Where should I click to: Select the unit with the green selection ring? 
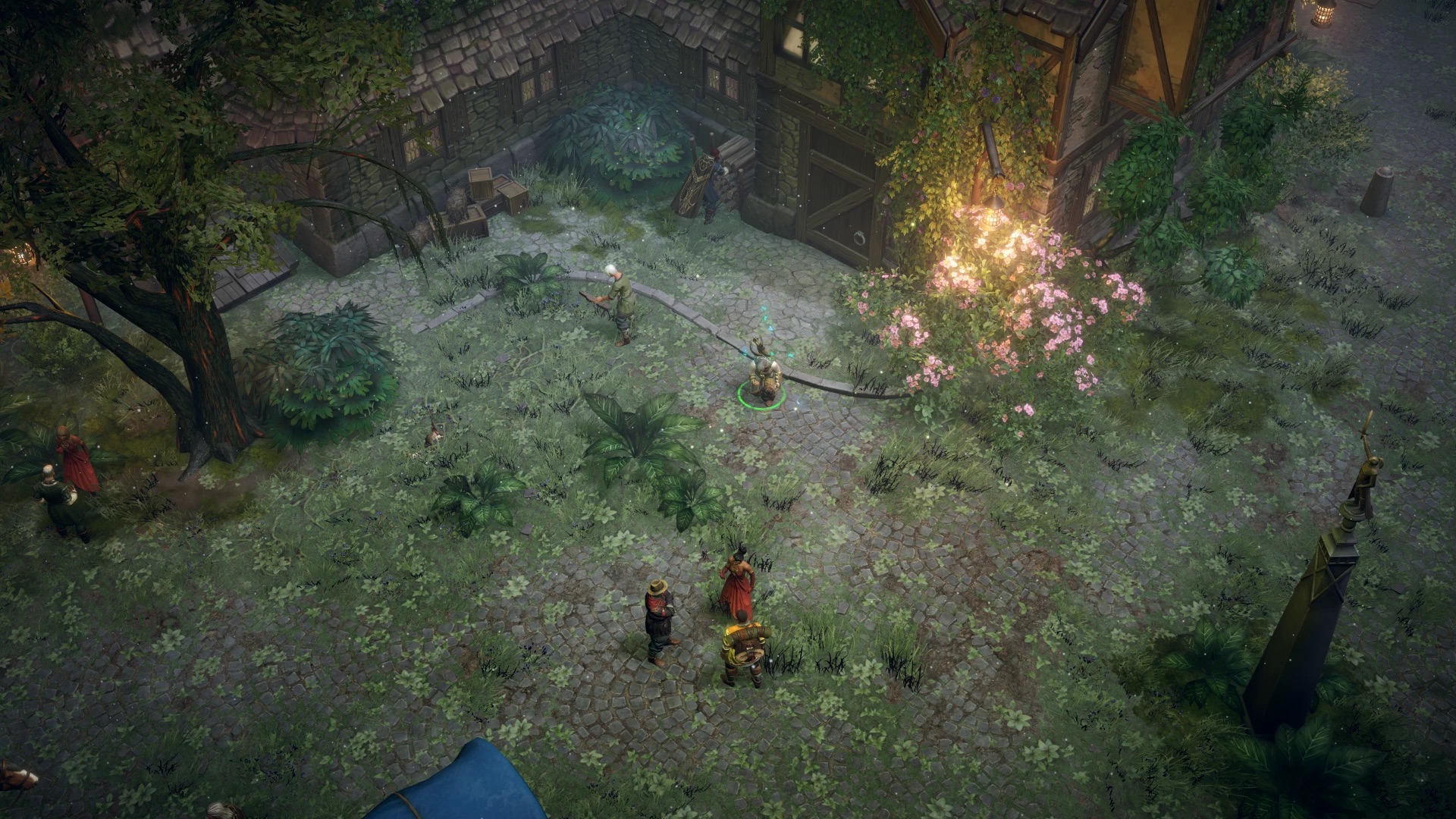(x=761, y=375)
